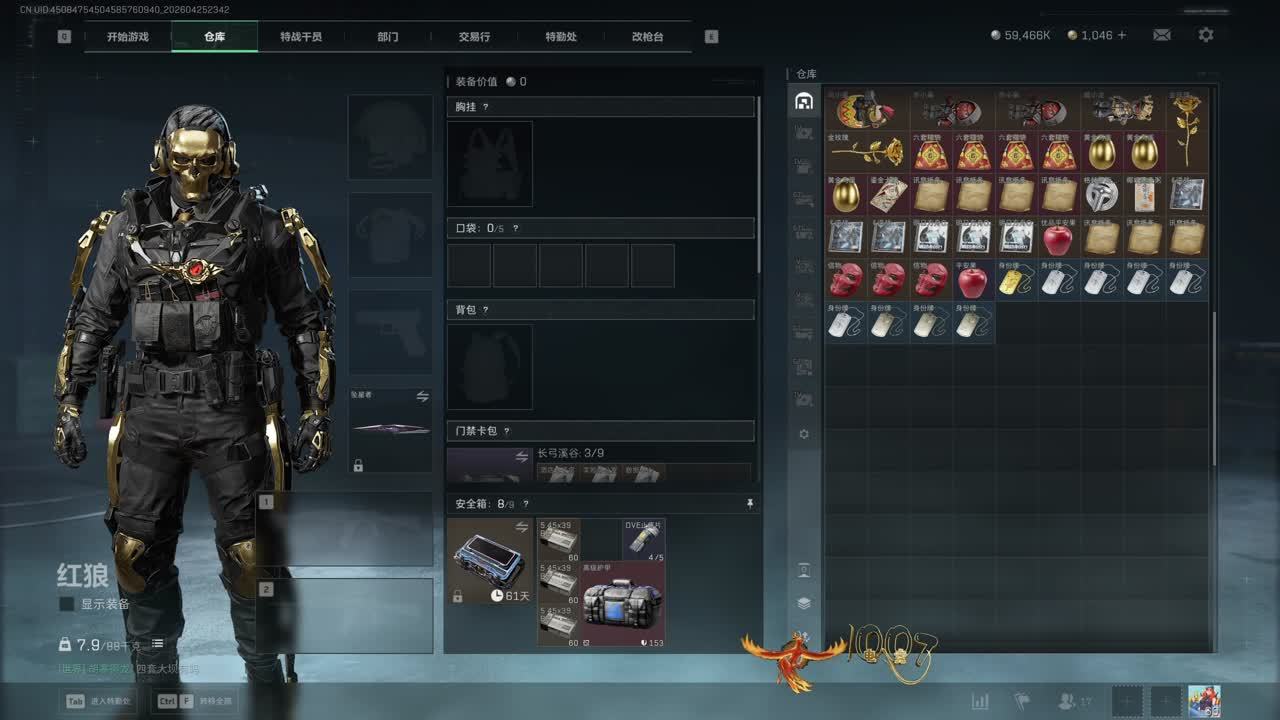Image resolution: width=1280 pixels, height=720 pixels.
Task: Pick the red apple in the warehouse
Action: click(1058, 239)
